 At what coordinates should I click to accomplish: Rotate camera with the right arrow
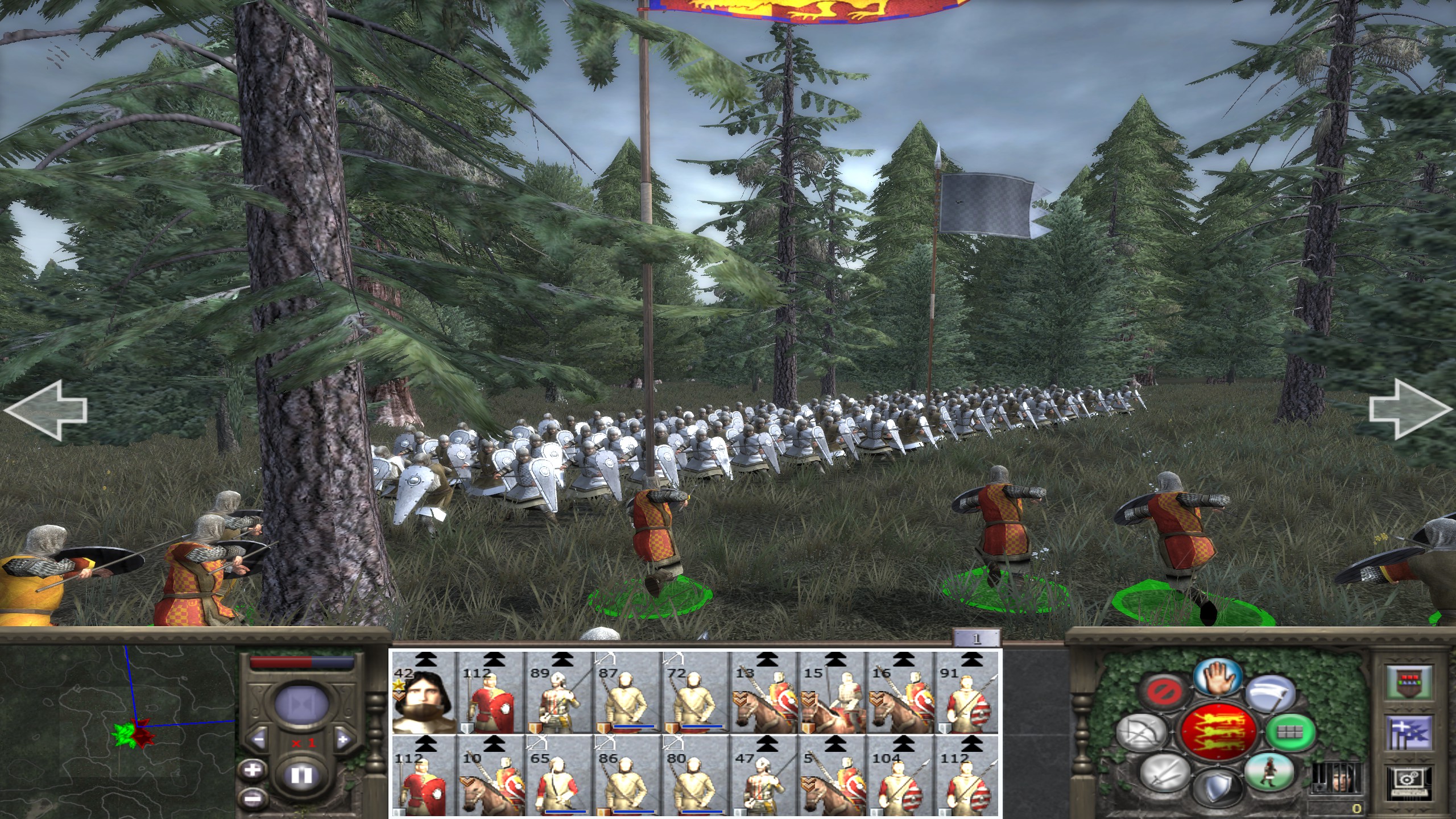click(x=1409, y=411)
